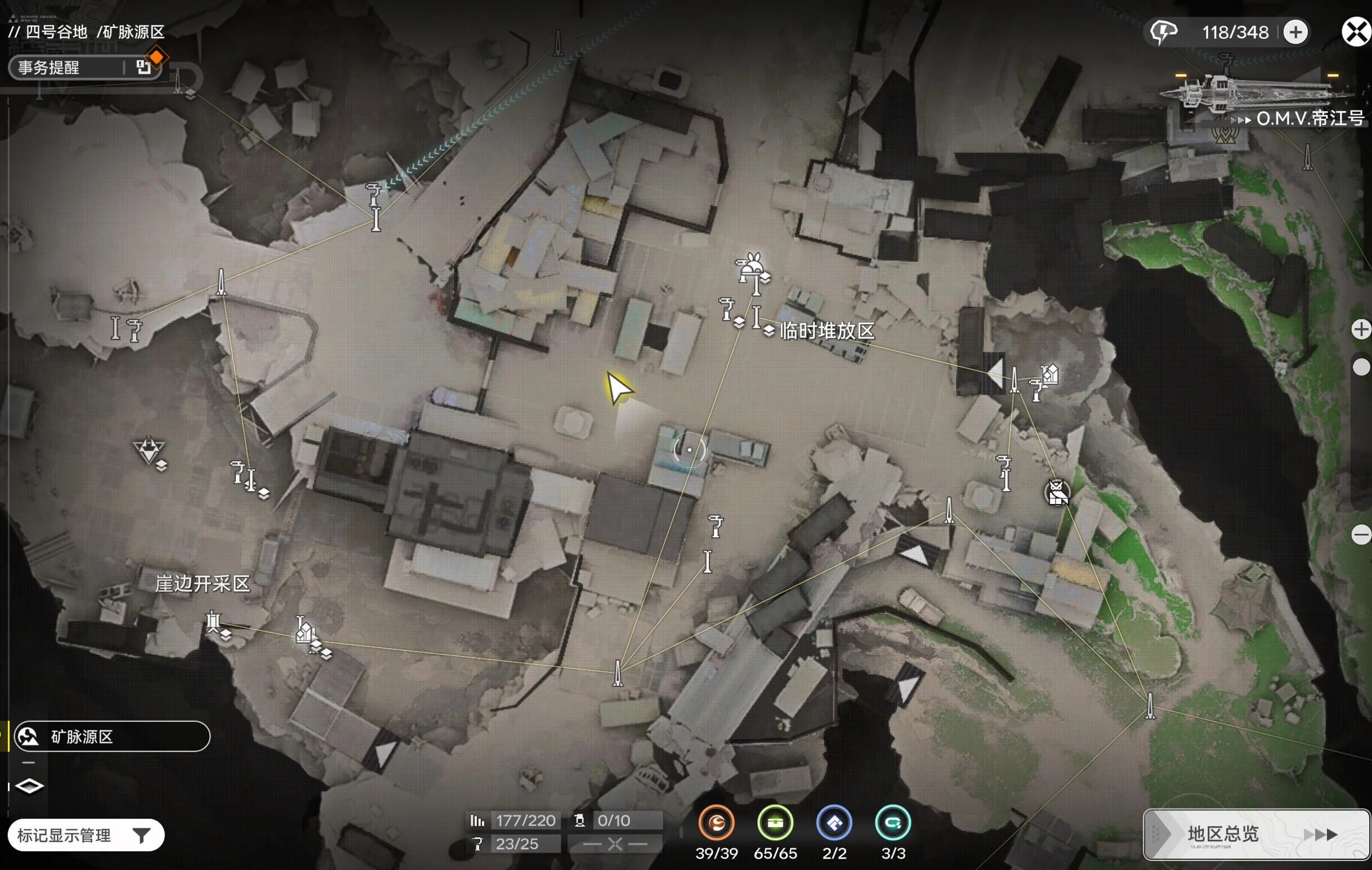The height and width of the screenshot is (870, 1372).
Task: Click the map zoom slider handle
Action: click(x=1361, y=367)
